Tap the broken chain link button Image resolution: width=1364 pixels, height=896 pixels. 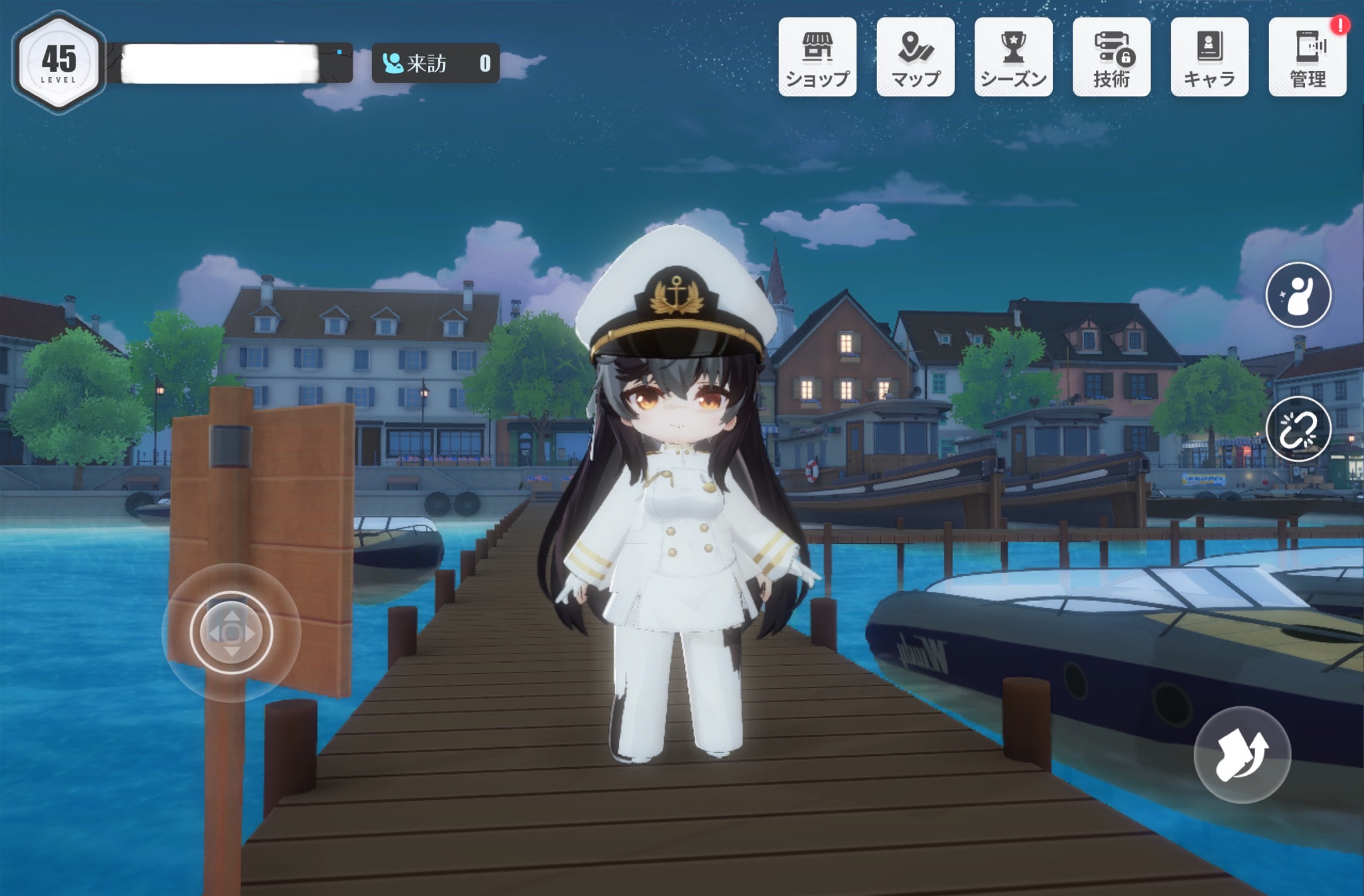coord(1298,429)
